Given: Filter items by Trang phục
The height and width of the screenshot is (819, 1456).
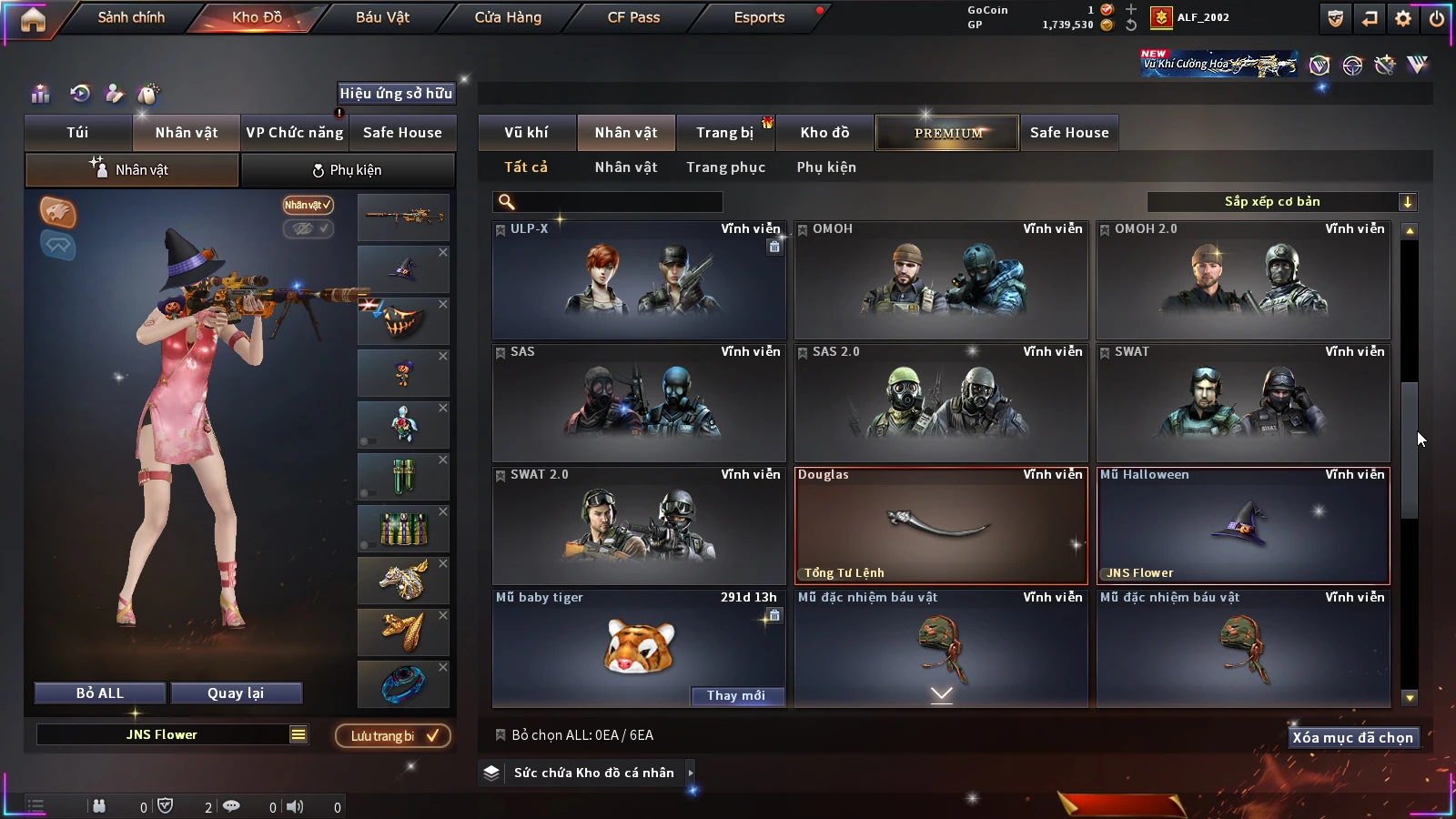Looking at the screenshot, I should [x=725, y=167].
